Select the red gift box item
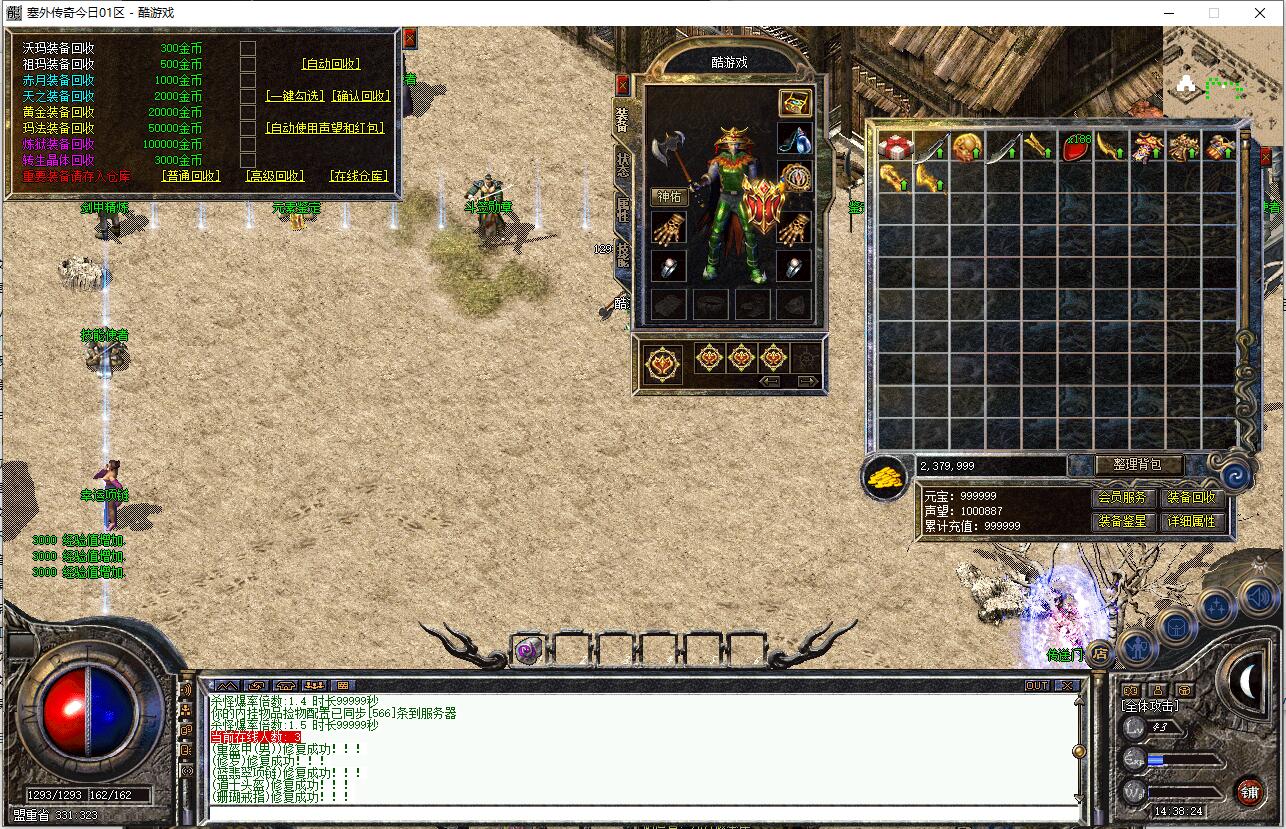This screenshot has width=1286, height=829. point(894,148)
